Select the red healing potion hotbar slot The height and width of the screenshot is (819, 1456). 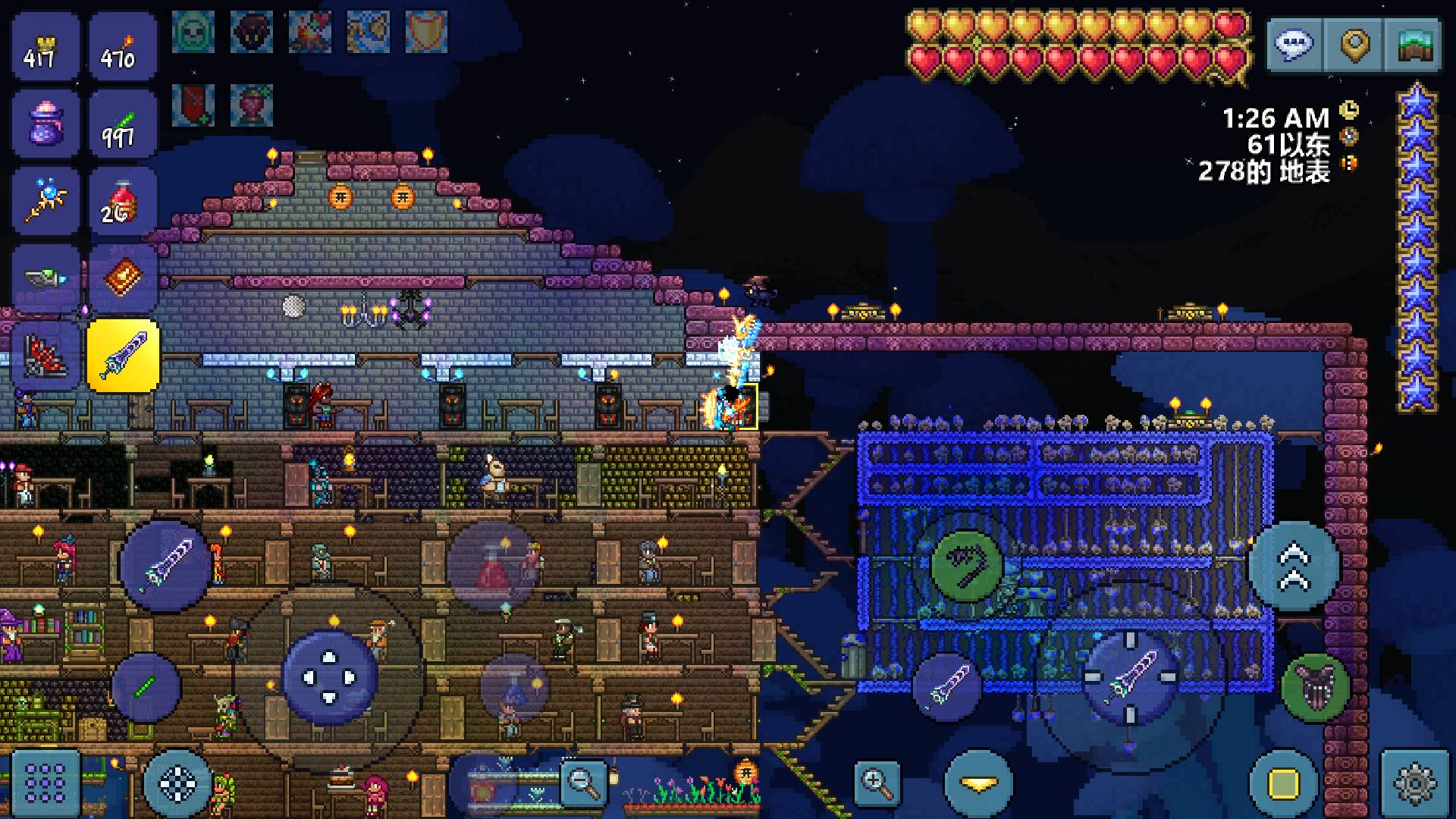[122, 202]
